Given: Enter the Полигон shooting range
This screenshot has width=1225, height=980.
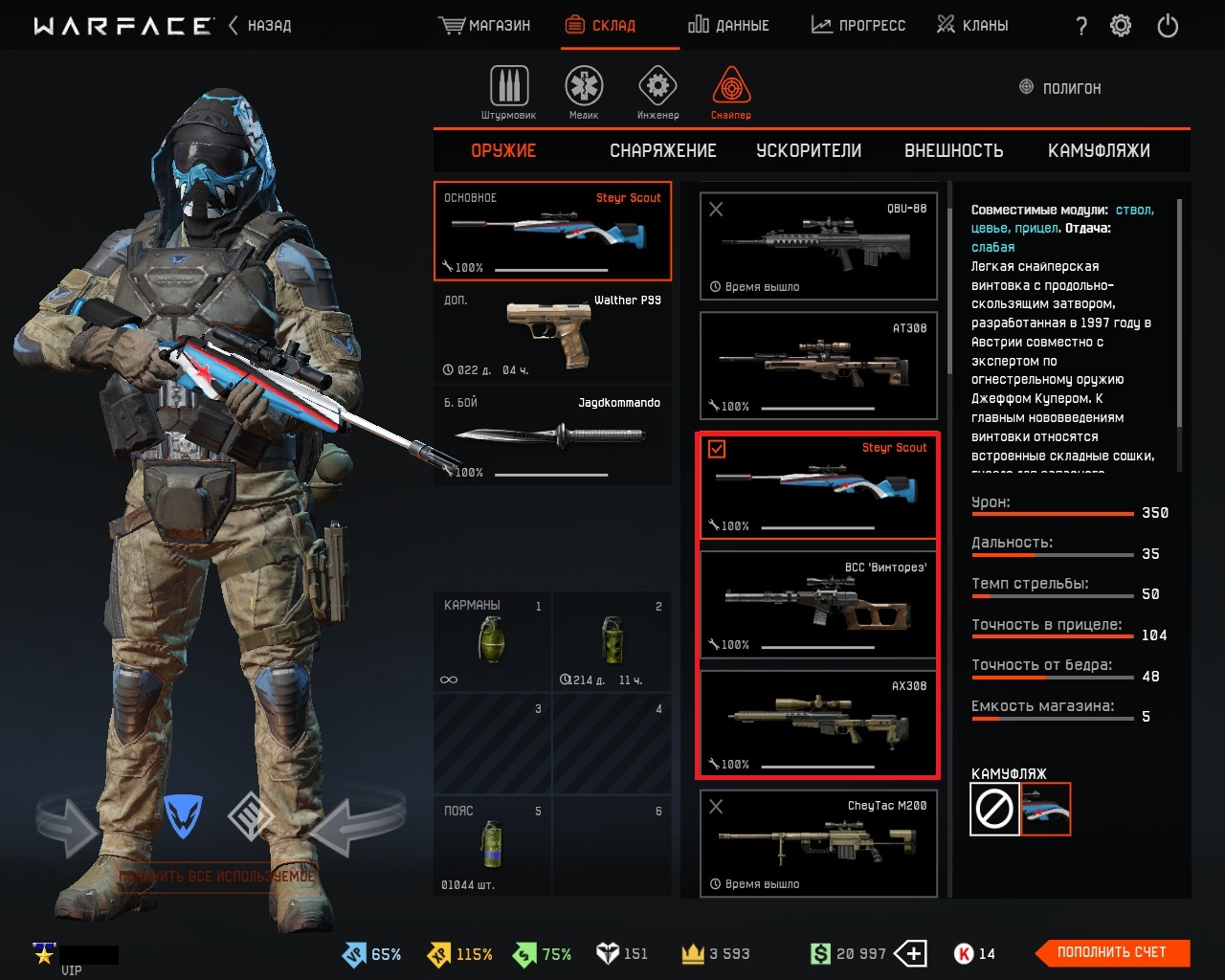Looking at the screenshot, I should [x=1060, y=88].
